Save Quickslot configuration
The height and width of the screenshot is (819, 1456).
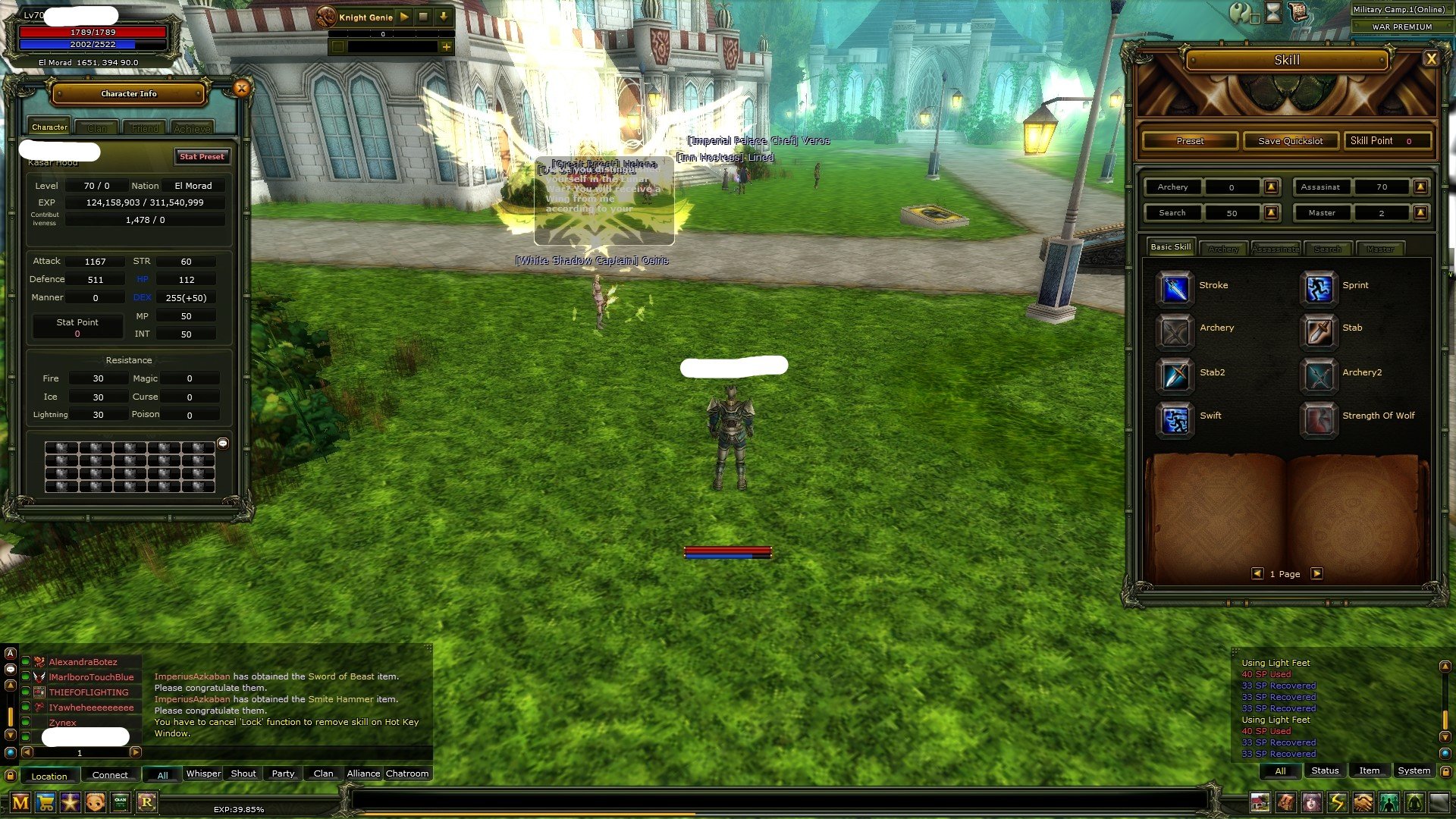coord(1290,141)
